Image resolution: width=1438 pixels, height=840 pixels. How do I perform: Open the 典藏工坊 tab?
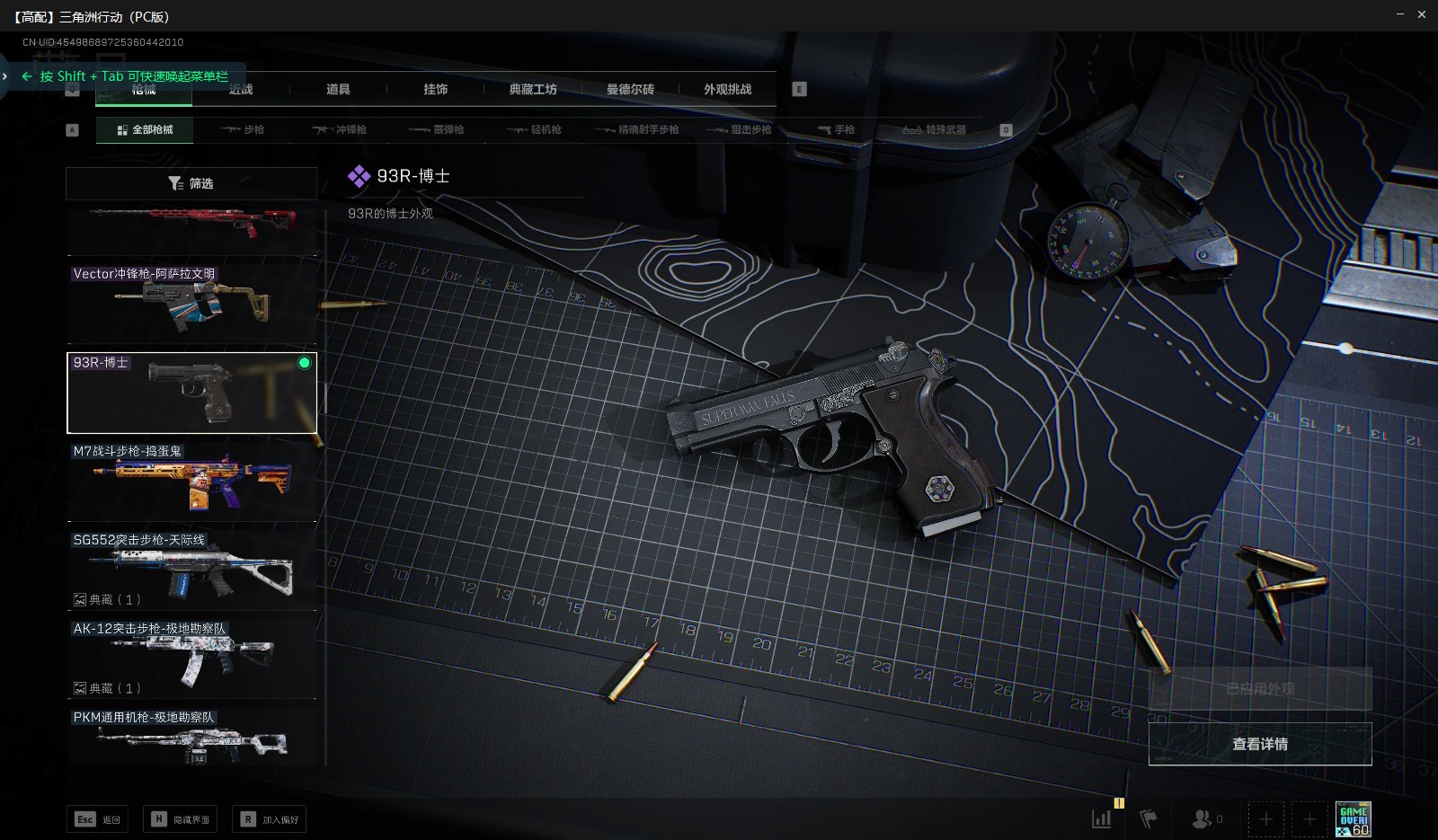(x=533, y=89)
